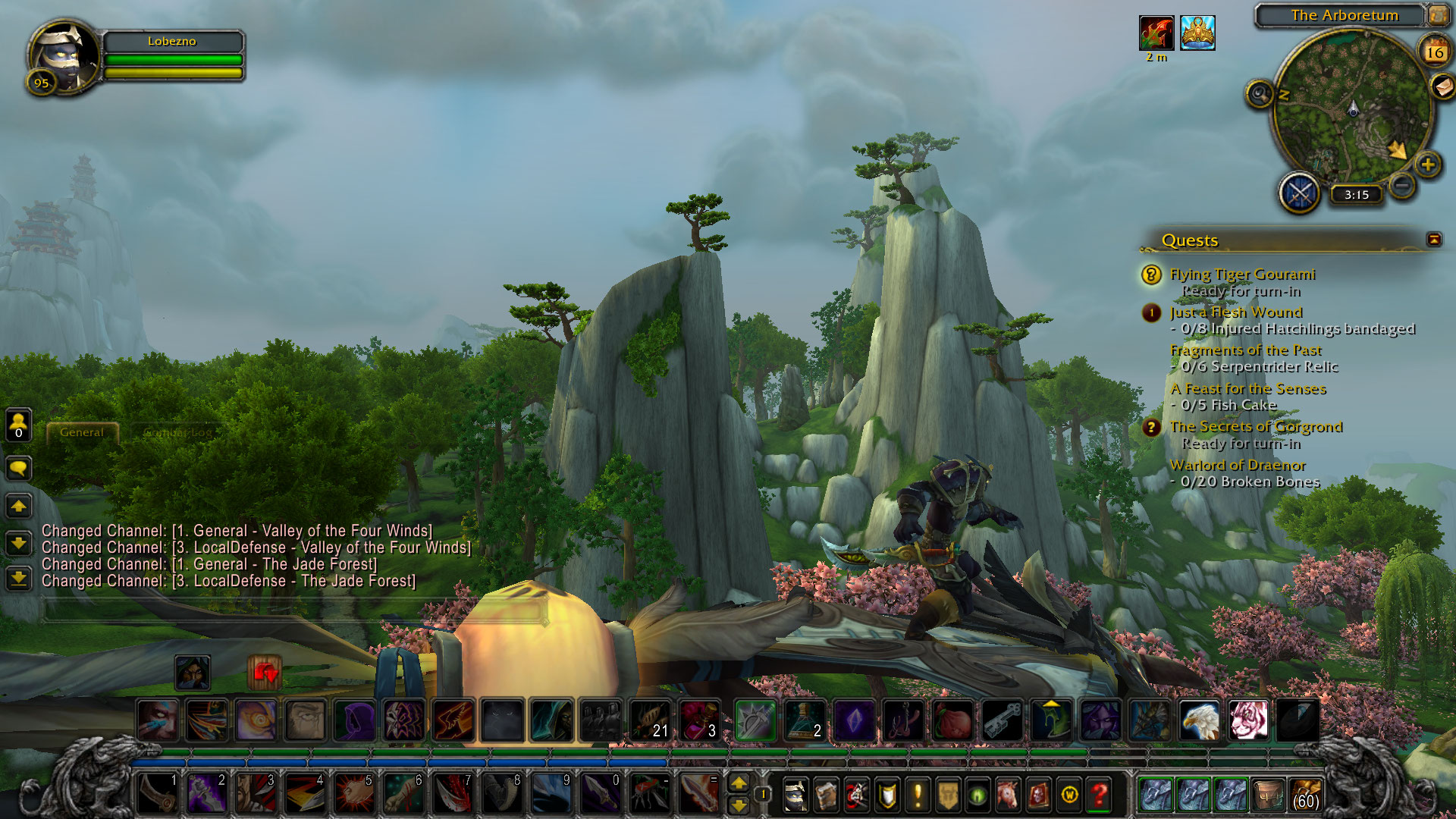Image resolution: width=1456 pixels, height=819 pixels.
Task: Switch to the General chat tab
Action: click(82, 432)
